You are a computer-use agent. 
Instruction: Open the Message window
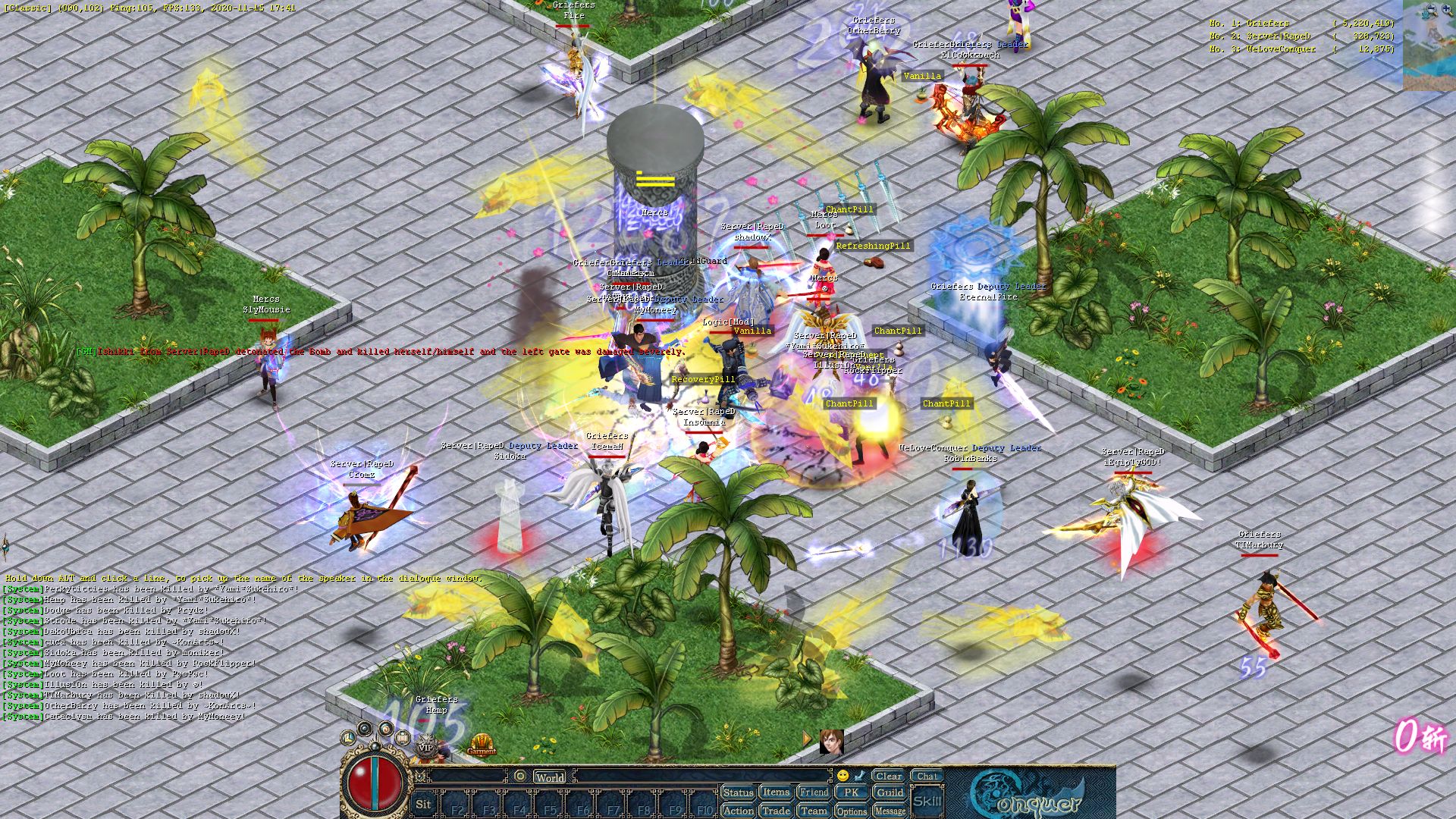pos(890,811)
